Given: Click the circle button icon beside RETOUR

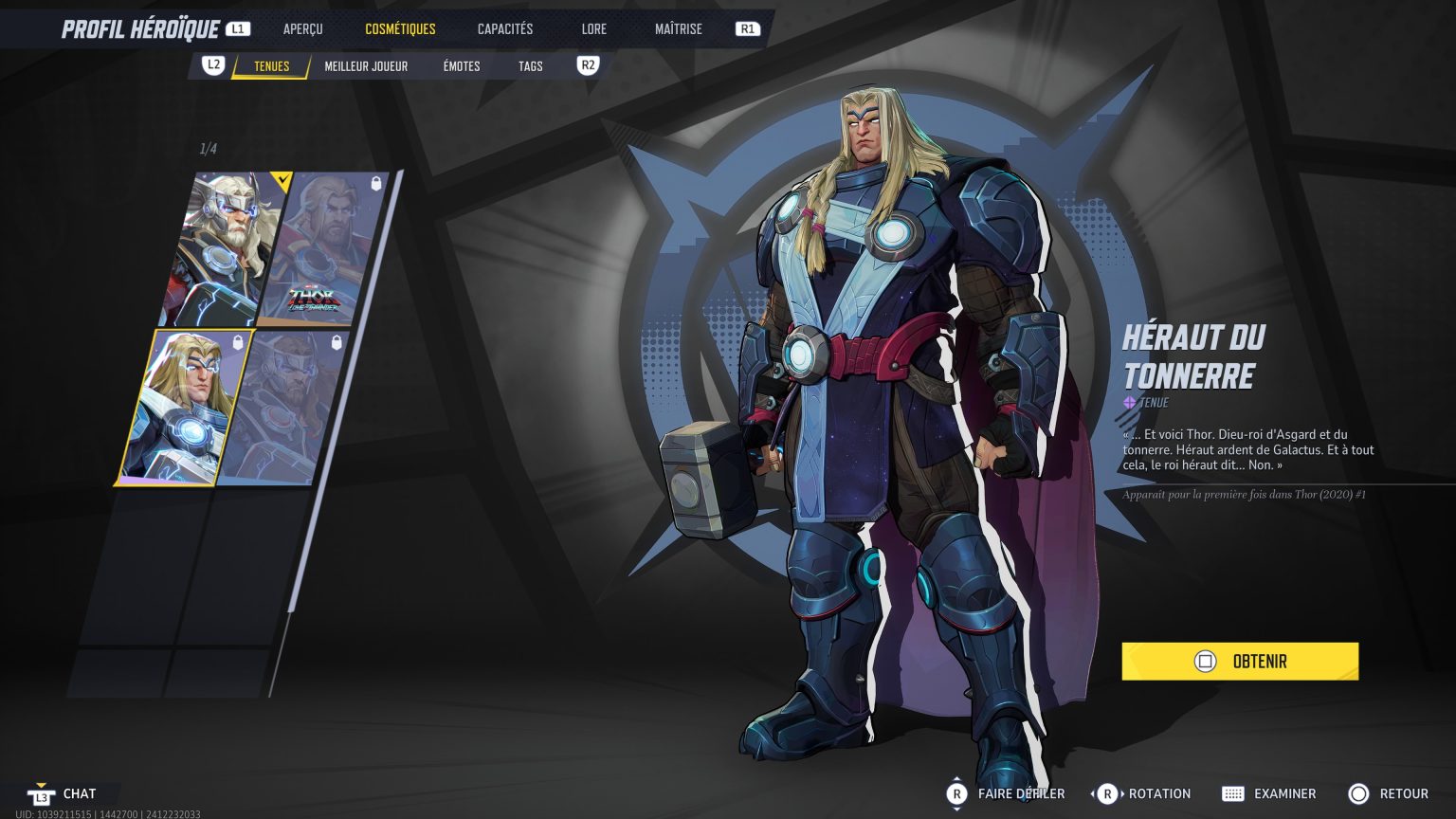Looking at the screenshot, I should 1359,793.
